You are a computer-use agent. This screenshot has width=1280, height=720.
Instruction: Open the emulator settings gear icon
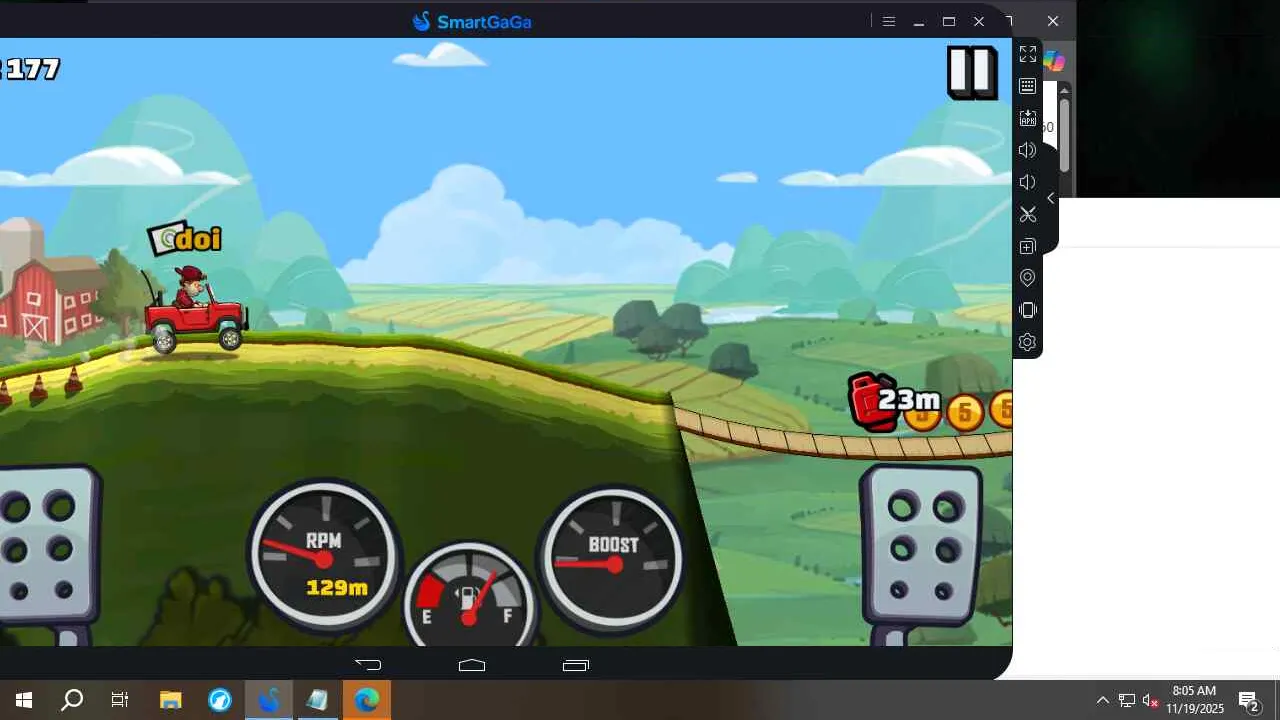(x=1027, y=342)
